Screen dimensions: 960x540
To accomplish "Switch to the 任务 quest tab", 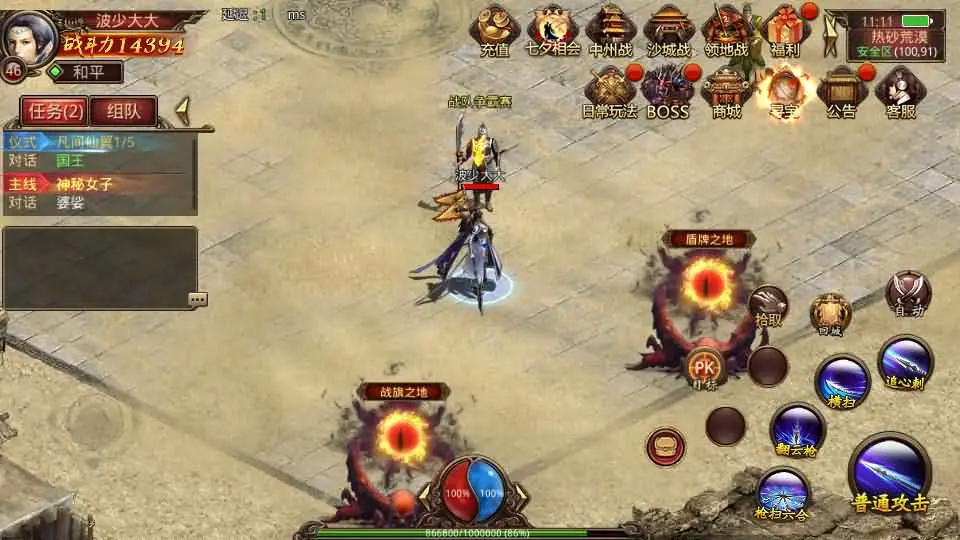I will pos(53,111).
